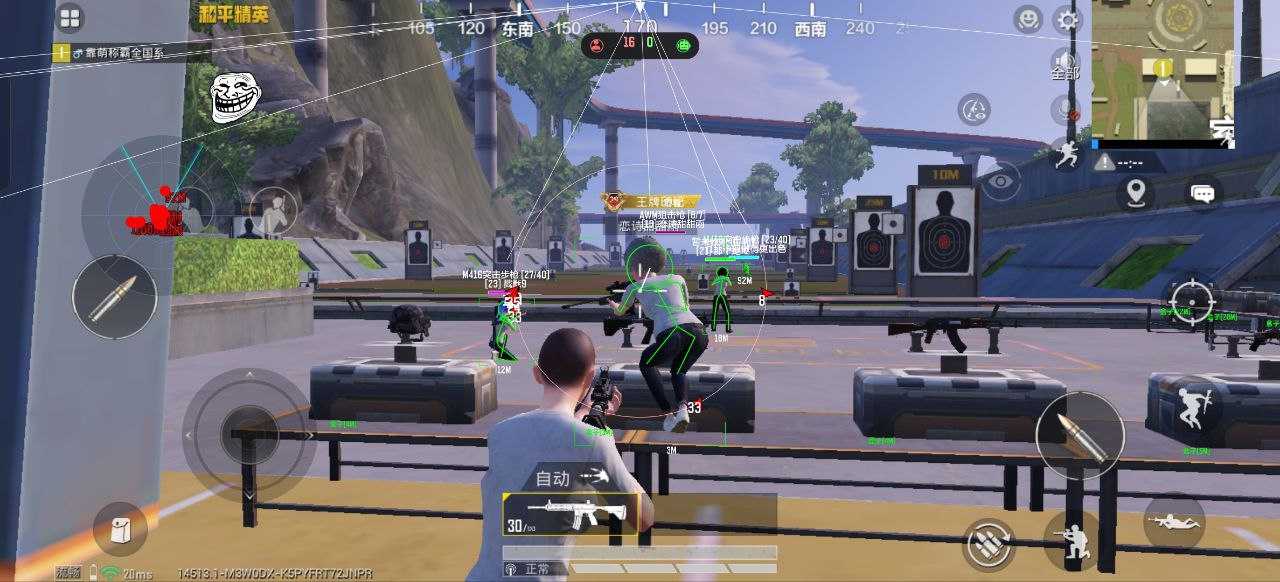
Task: Toggle the eye free-look button
Action: pos(998,182)
